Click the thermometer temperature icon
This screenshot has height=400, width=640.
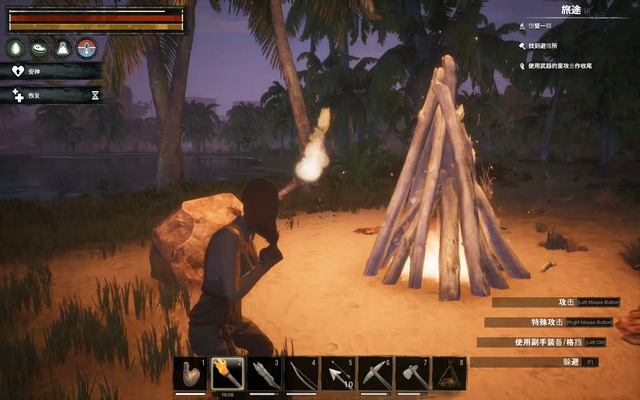[x=87, y=48]
